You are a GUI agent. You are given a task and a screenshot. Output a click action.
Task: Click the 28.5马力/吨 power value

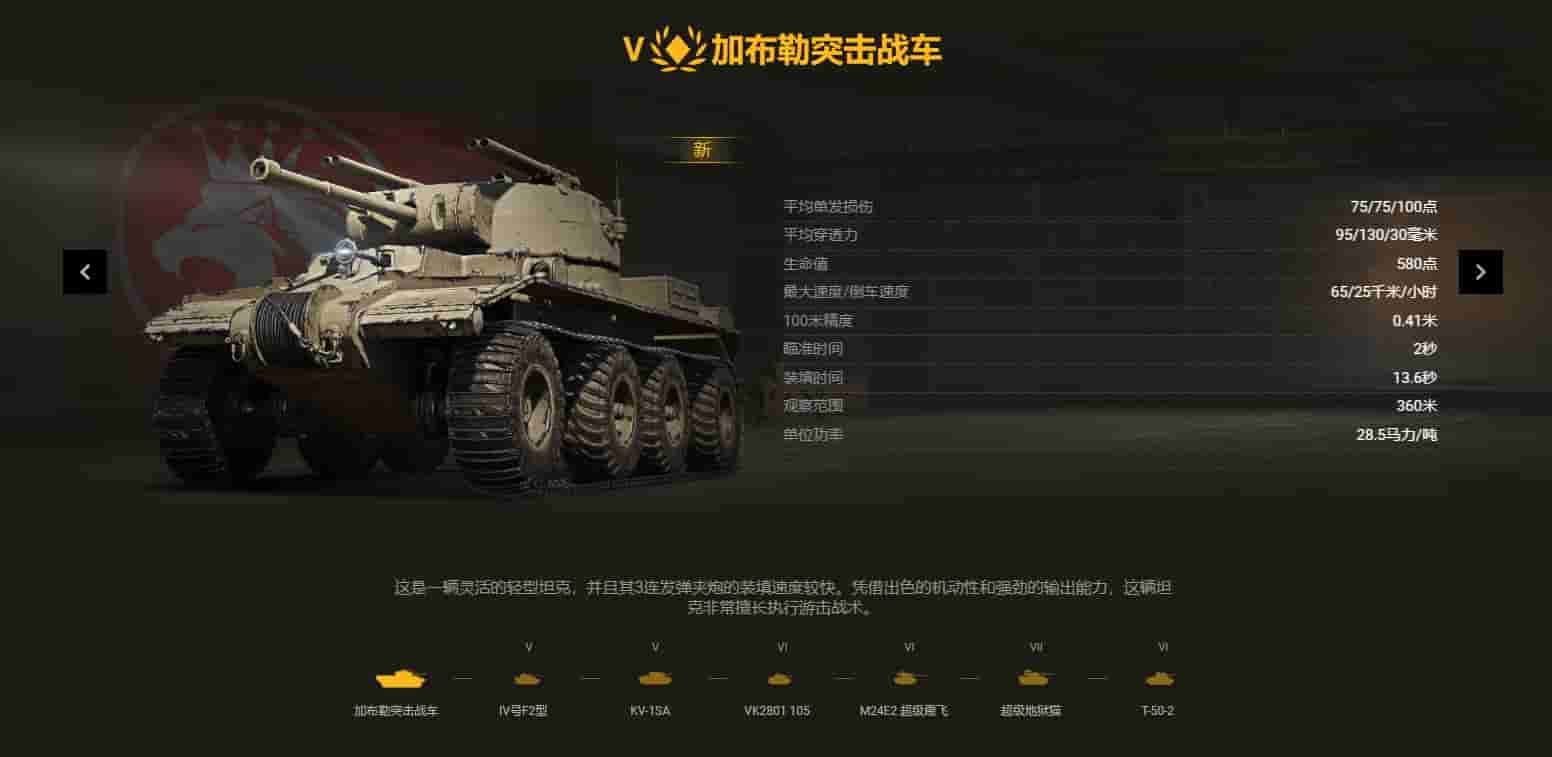point(1397,435)
